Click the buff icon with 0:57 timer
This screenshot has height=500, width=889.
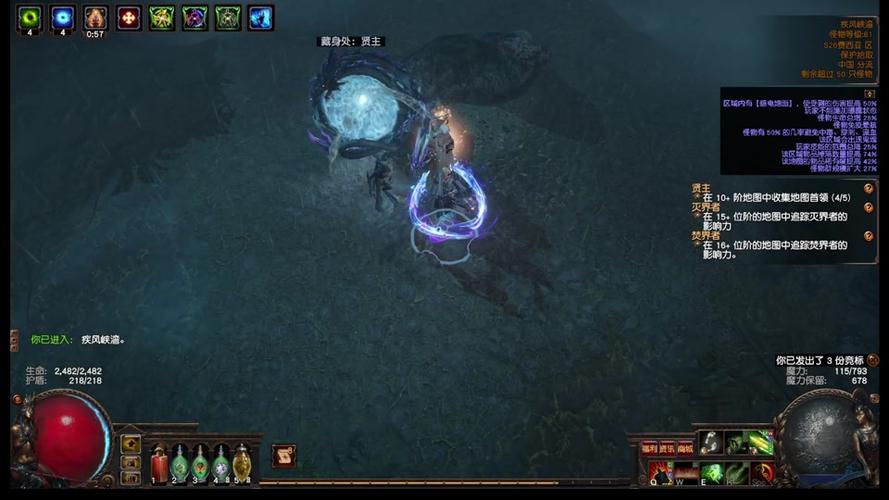[x=96, y=17]
